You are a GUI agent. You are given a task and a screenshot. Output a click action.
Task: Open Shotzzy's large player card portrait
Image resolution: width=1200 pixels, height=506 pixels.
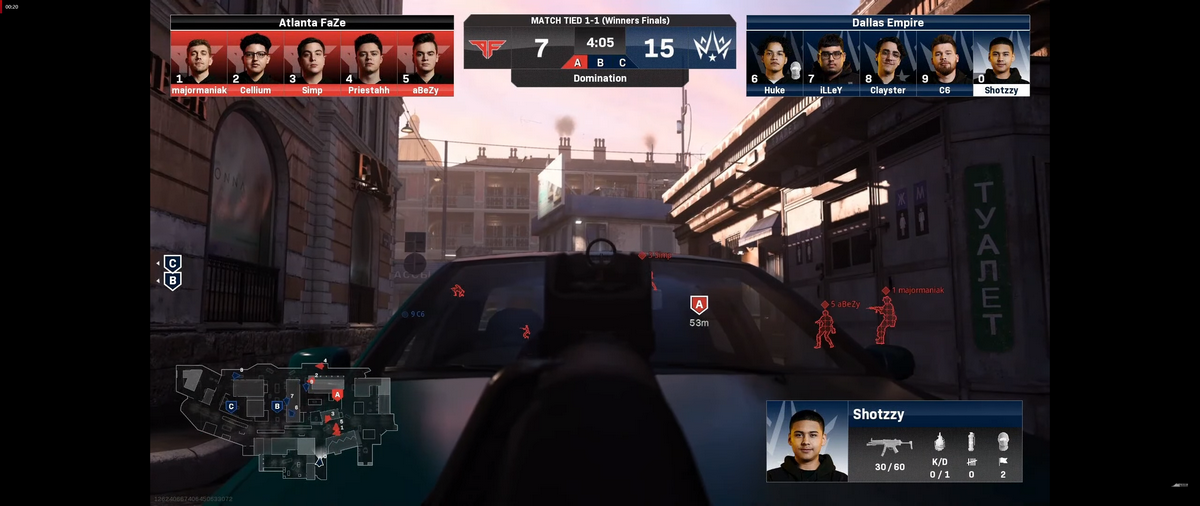tap(806, 442)
